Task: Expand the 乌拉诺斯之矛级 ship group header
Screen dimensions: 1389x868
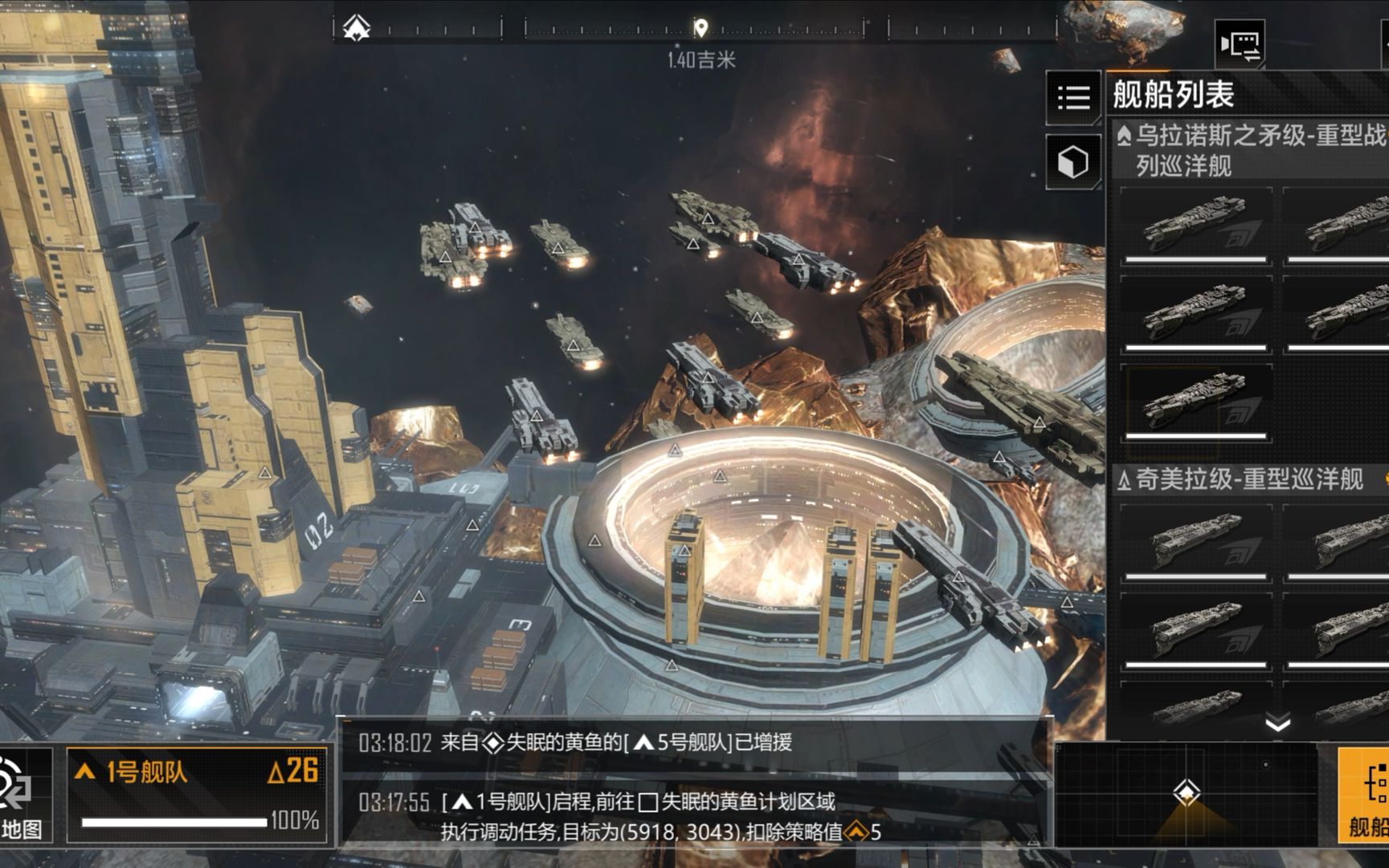Action: click(1249, 149)
